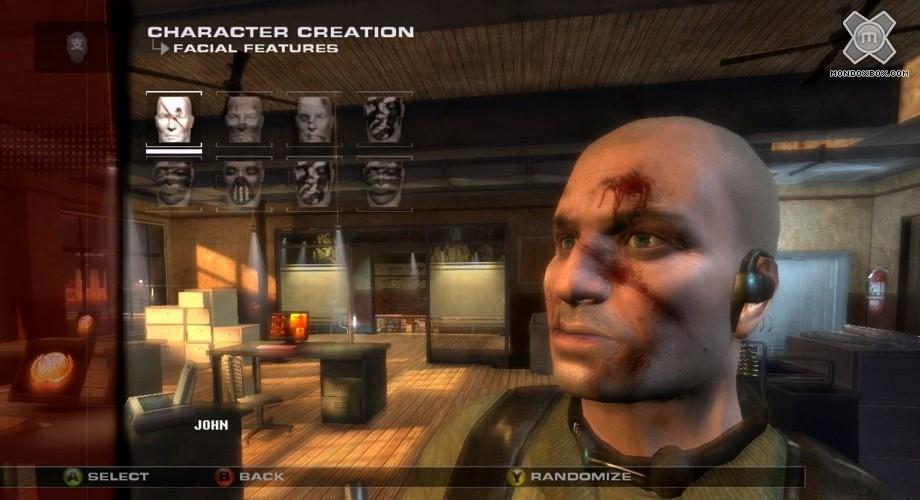Image resolution: width=920 pixels, height=500 pixels.
Task: Choose the face with vertical mouth stripes
Action: pyautogui.click(x=243, y=183)
